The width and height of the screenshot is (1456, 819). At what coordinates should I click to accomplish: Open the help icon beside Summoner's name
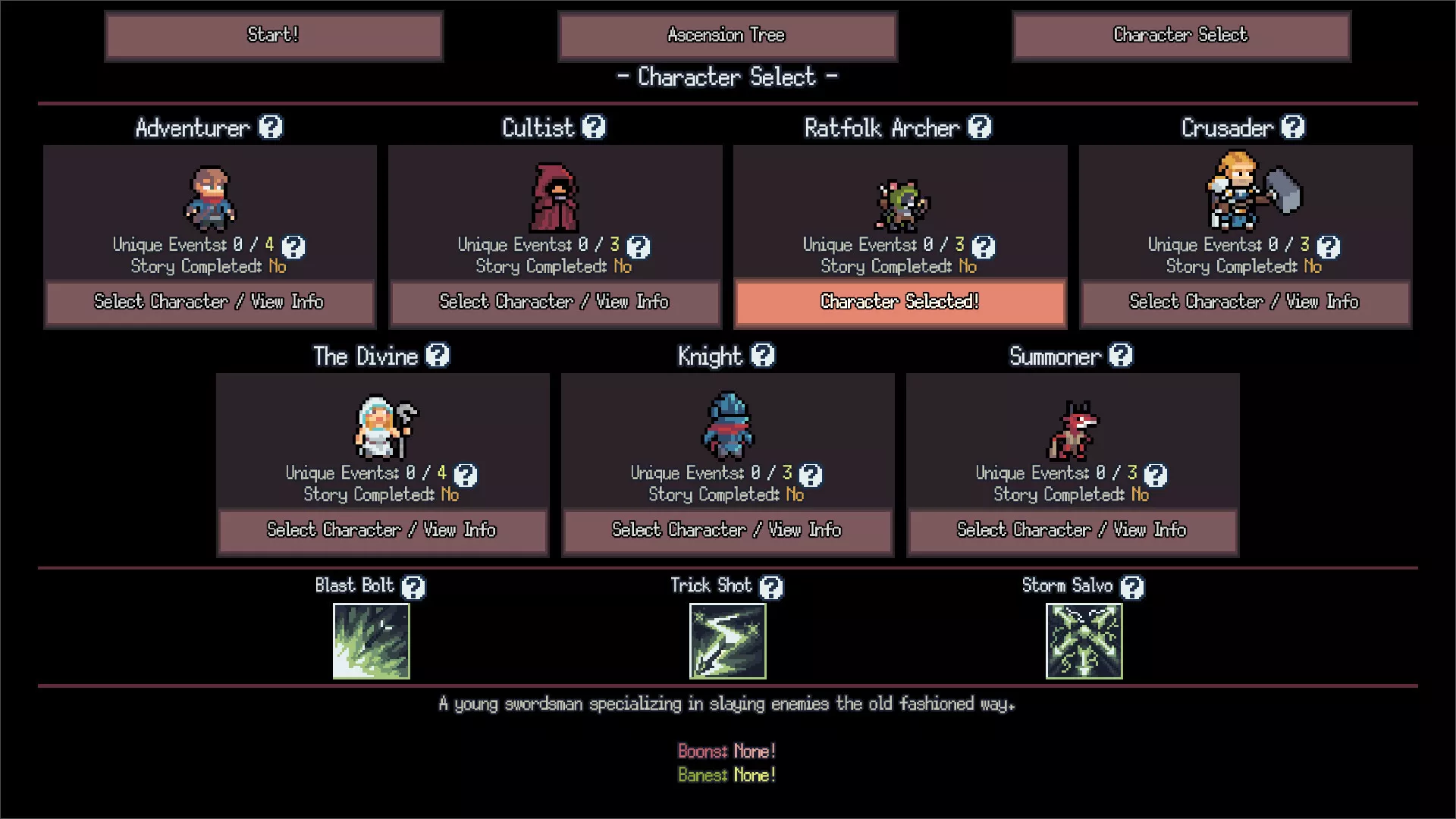point(1121,356)
